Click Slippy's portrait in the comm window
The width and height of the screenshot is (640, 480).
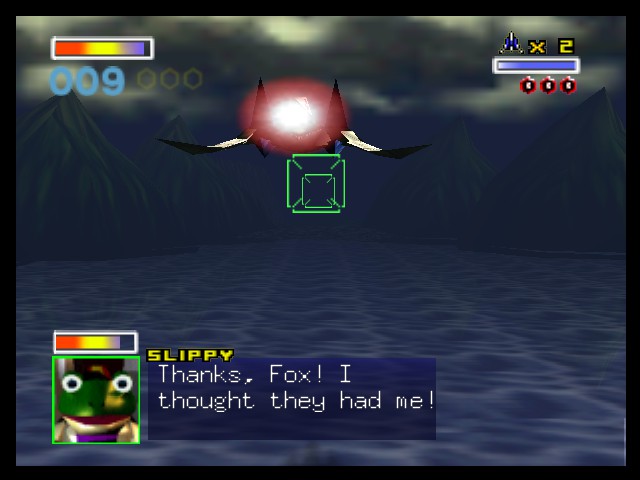pos(96,399)
